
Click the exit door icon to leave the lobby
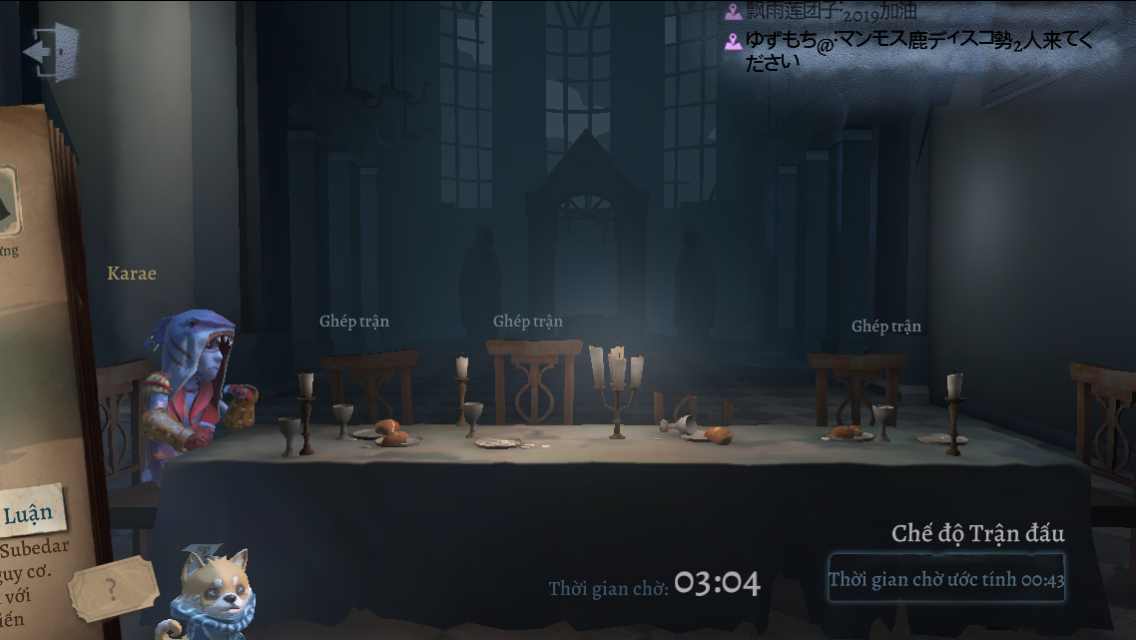click(51, 50)
